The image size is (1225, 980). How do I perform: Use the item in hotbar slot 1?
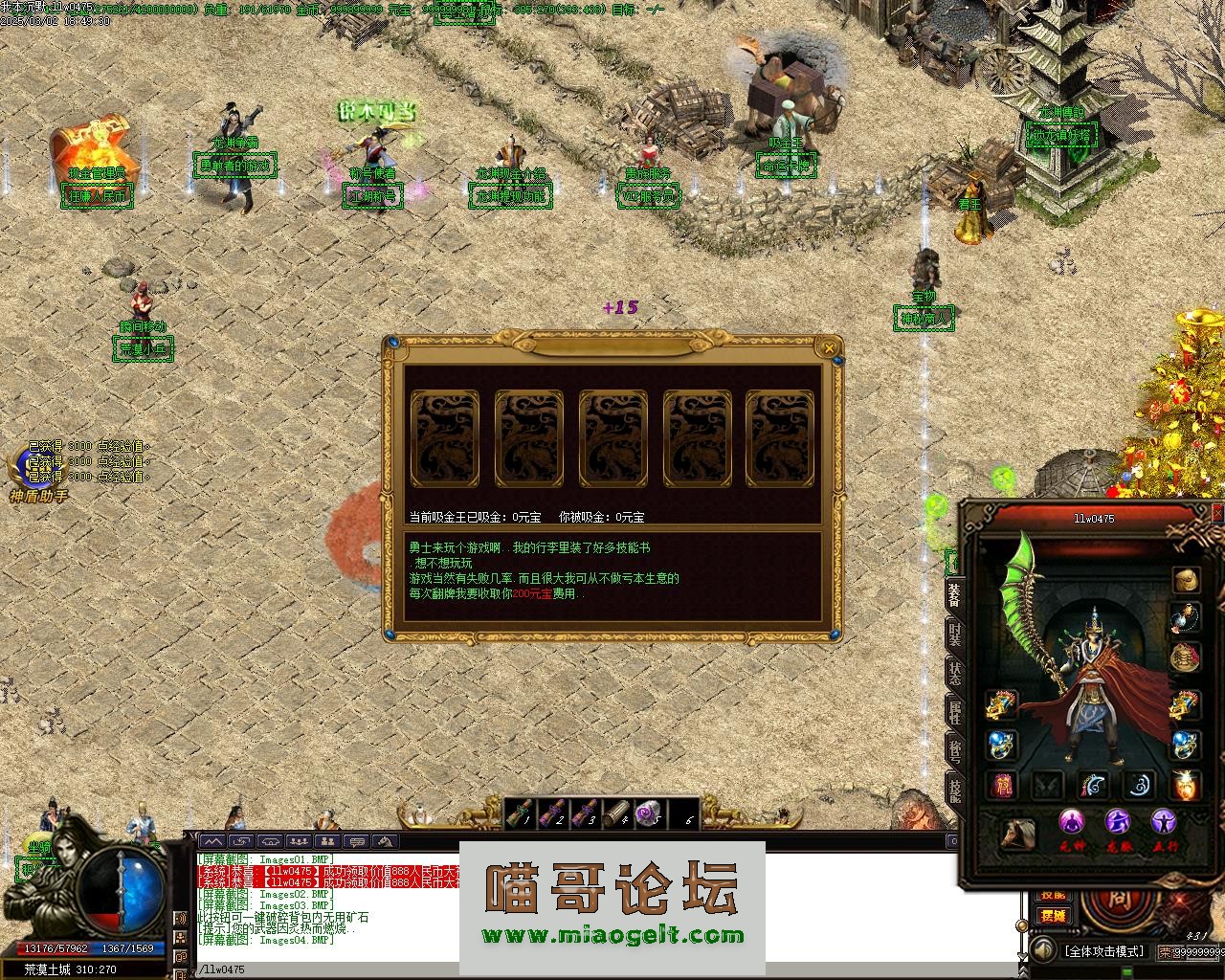click(519, 813)
